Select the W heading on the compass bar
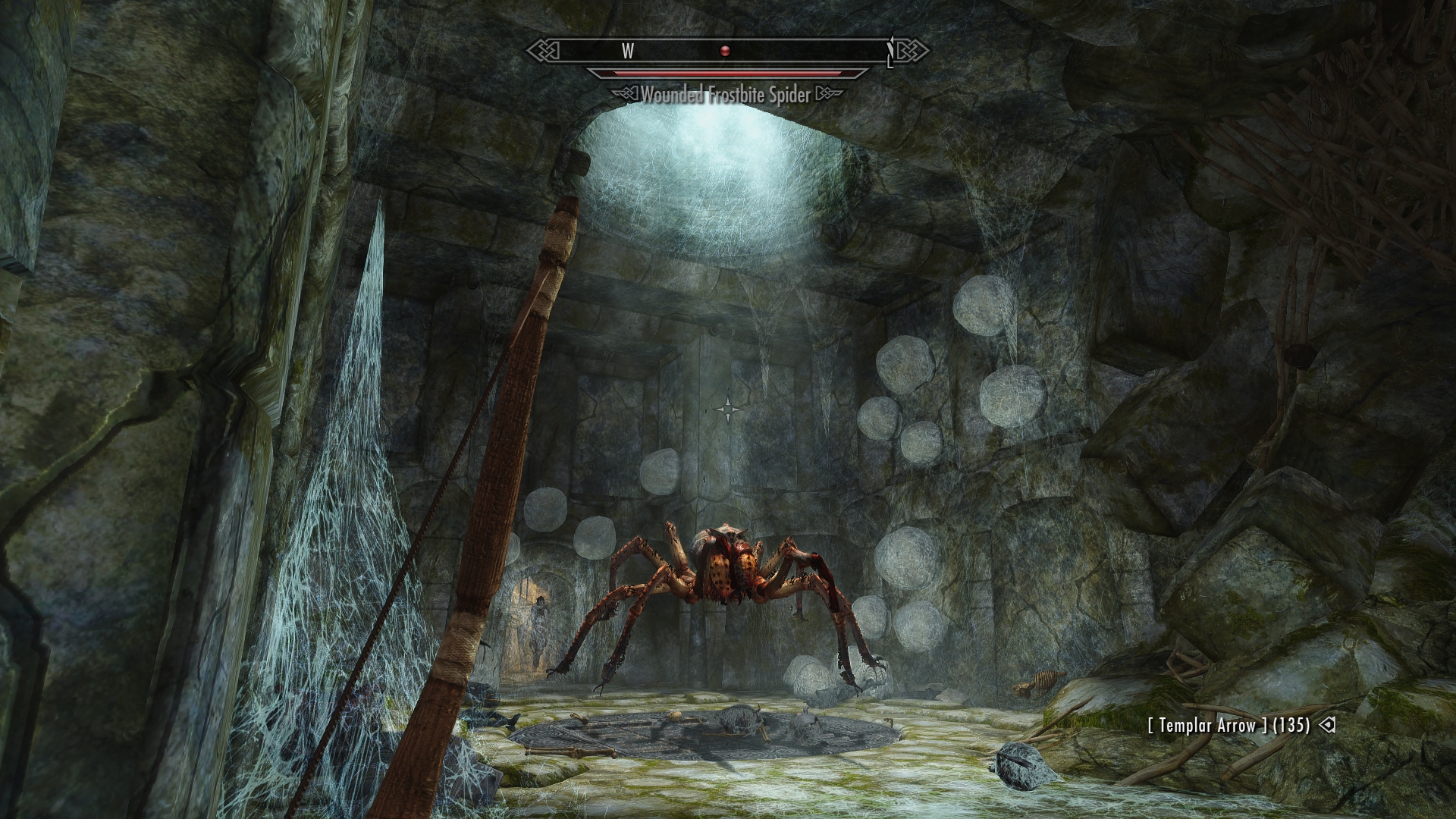 (628, 51)
